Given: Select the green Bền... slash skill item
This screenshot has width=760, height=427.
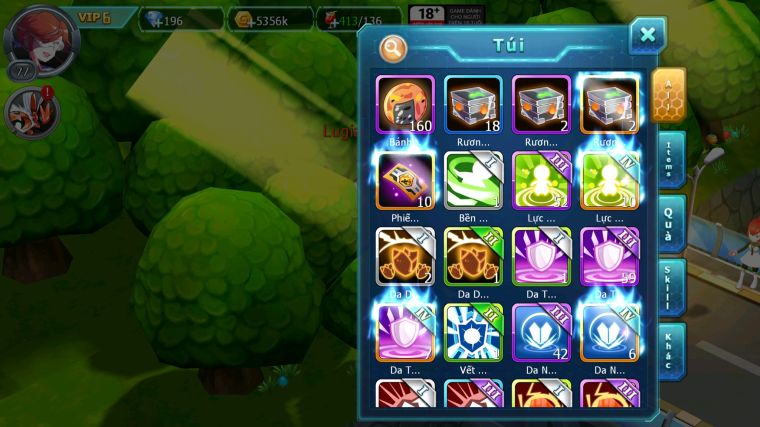Looking at the screenshot, I should (473, 180).
